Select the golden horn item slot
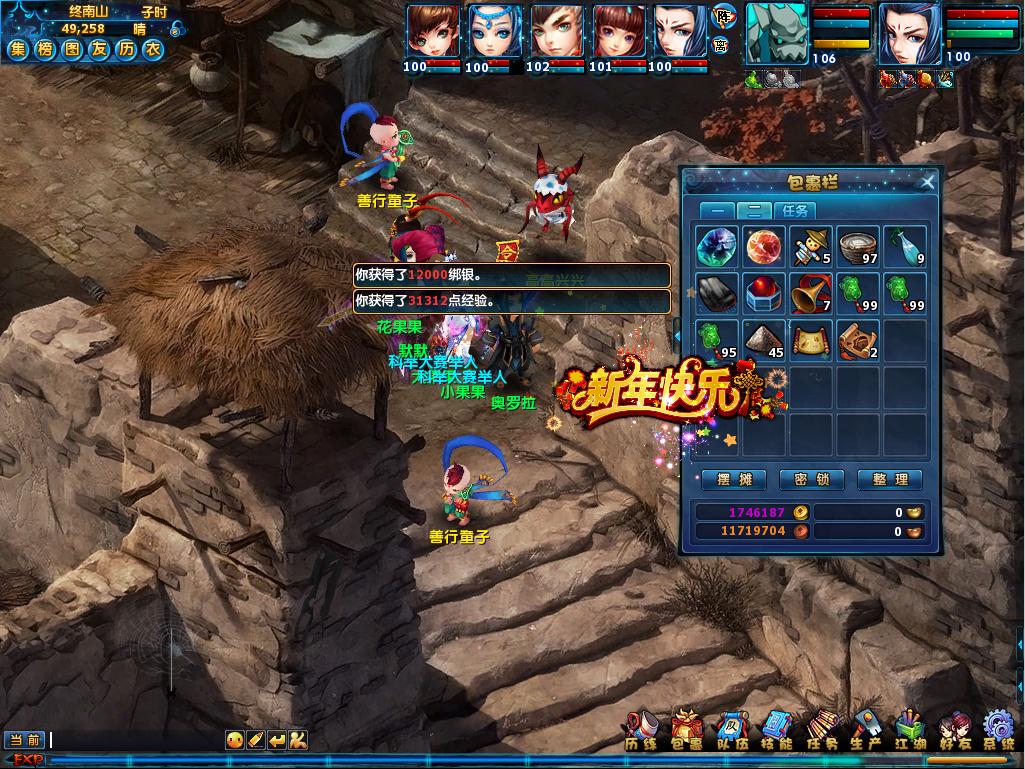This screenshot has height=769, width=1025. click(x=811, y=293)
